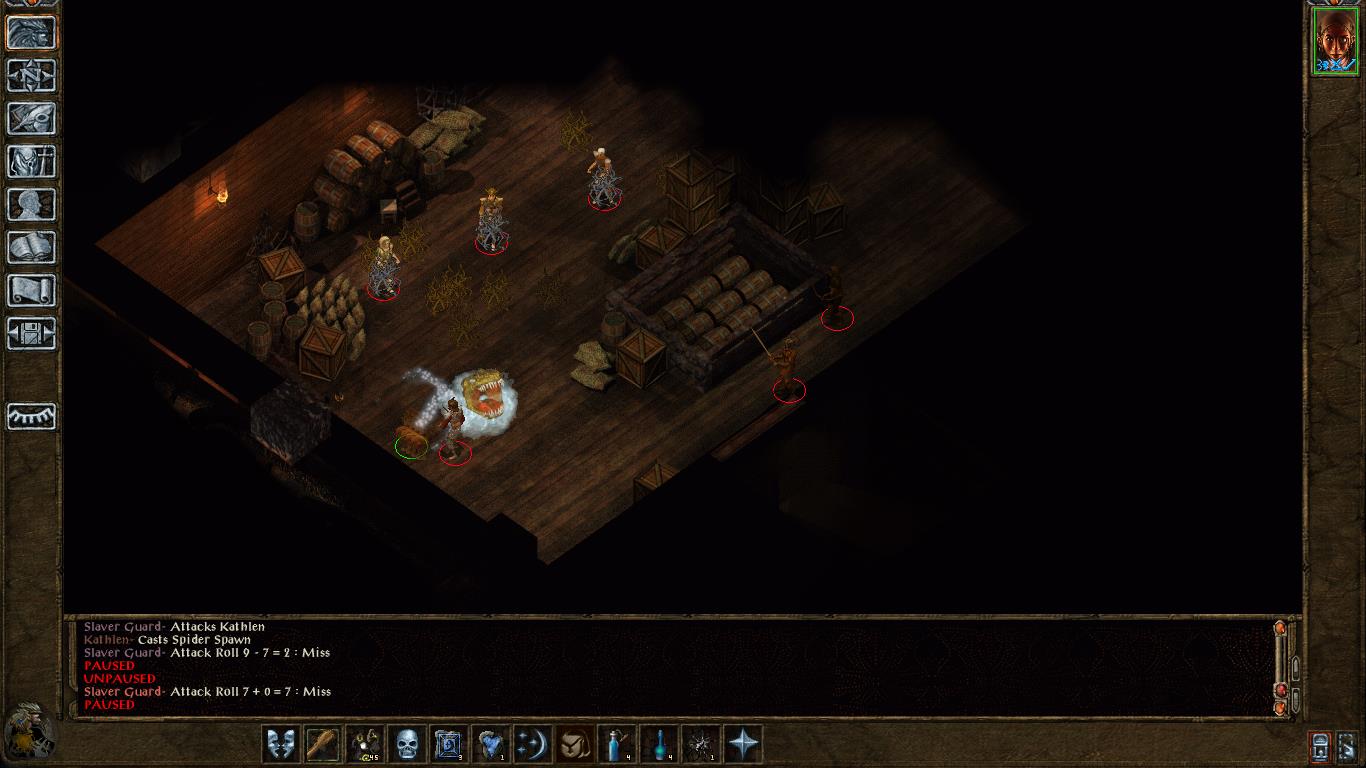The height and width of the screenshot is (768, 1366).
Task: Open spellcasting with moon and stars icon
Action: [x=533, y=744]
